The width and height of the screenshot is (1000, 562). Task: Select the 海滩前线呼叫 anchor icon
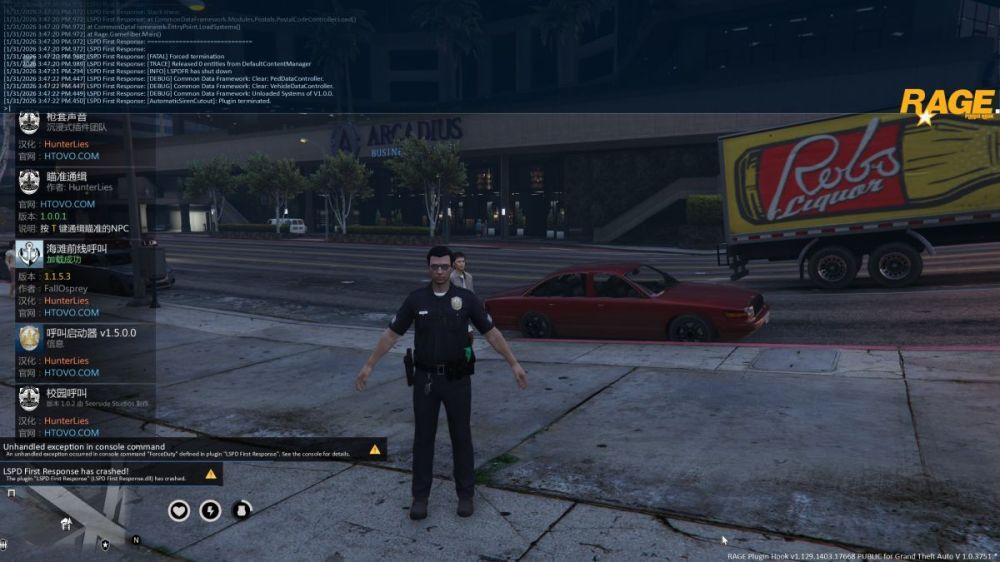pyautogui.click(x=29, y=253)
